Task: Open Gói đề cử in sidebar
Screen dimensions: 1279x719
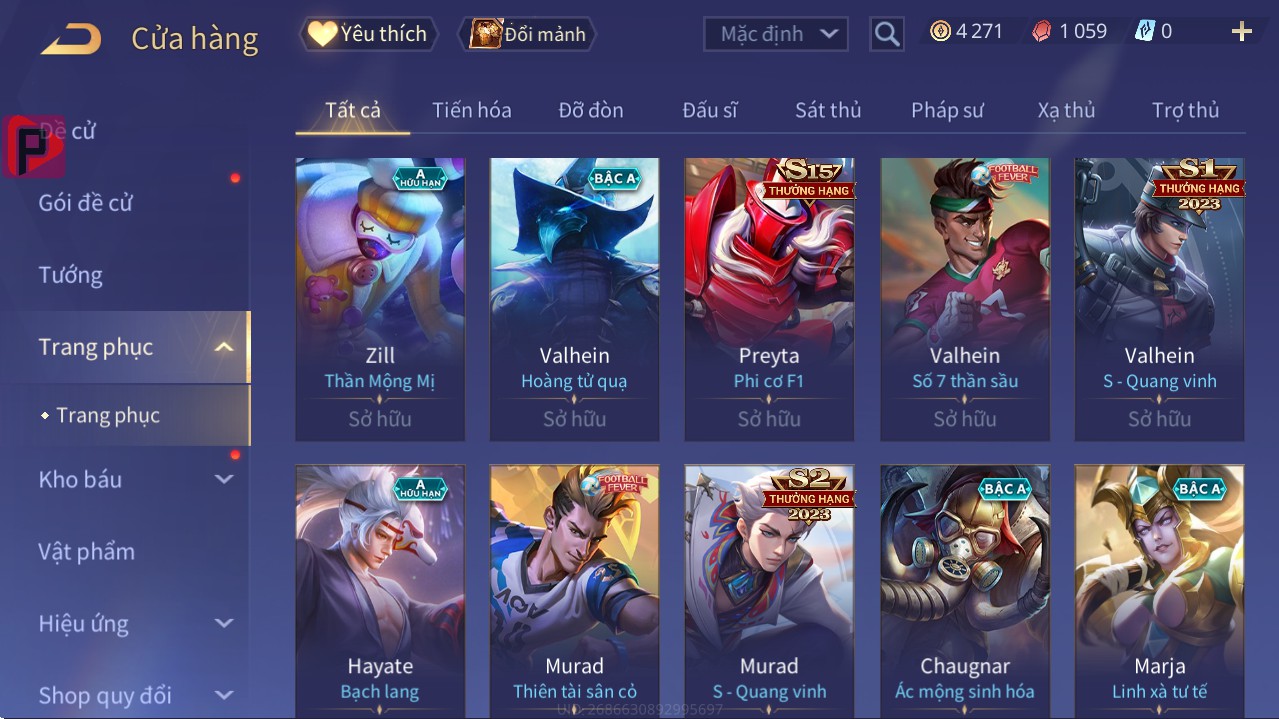Action: 86,203
